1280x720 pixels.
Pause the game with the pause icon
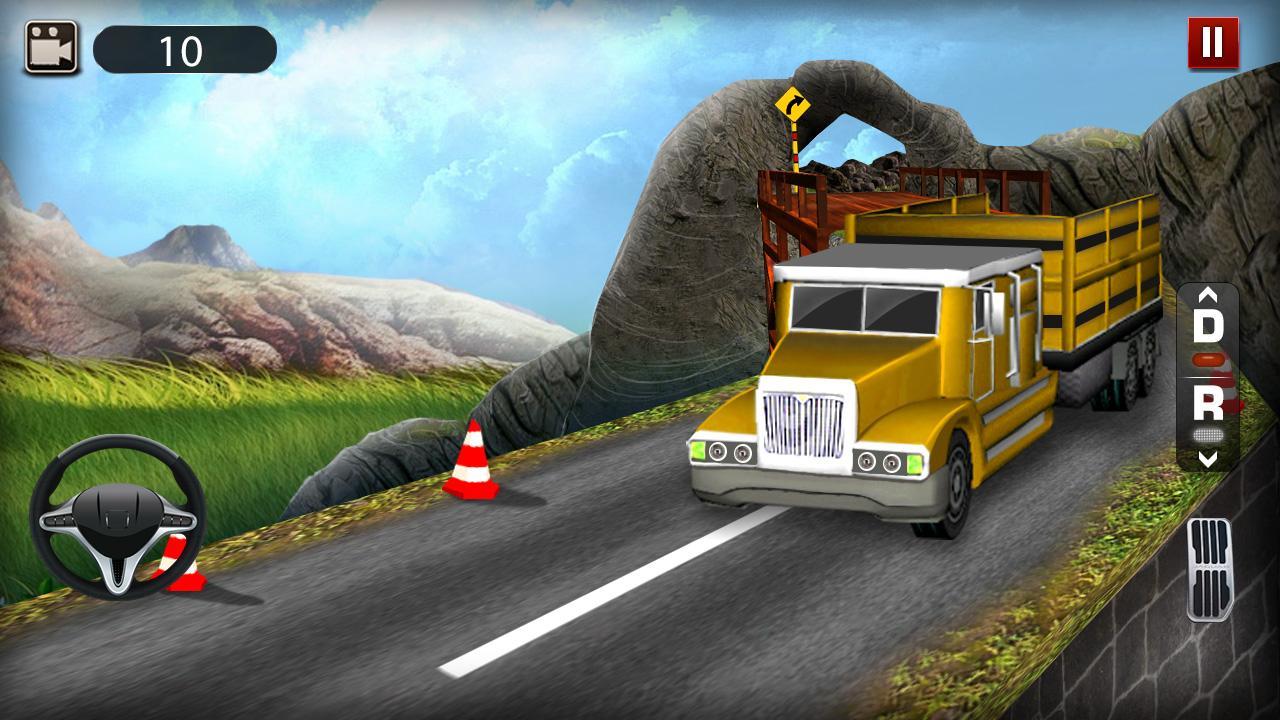1212,44
